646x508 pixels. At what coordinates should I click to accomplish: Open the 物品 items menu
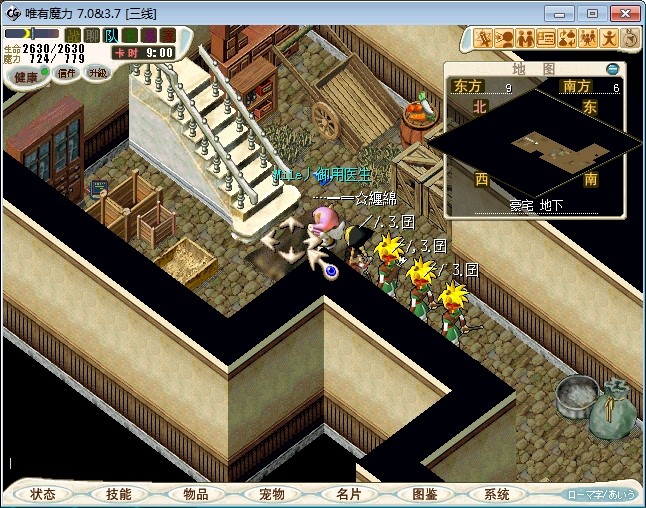[196, 494]
